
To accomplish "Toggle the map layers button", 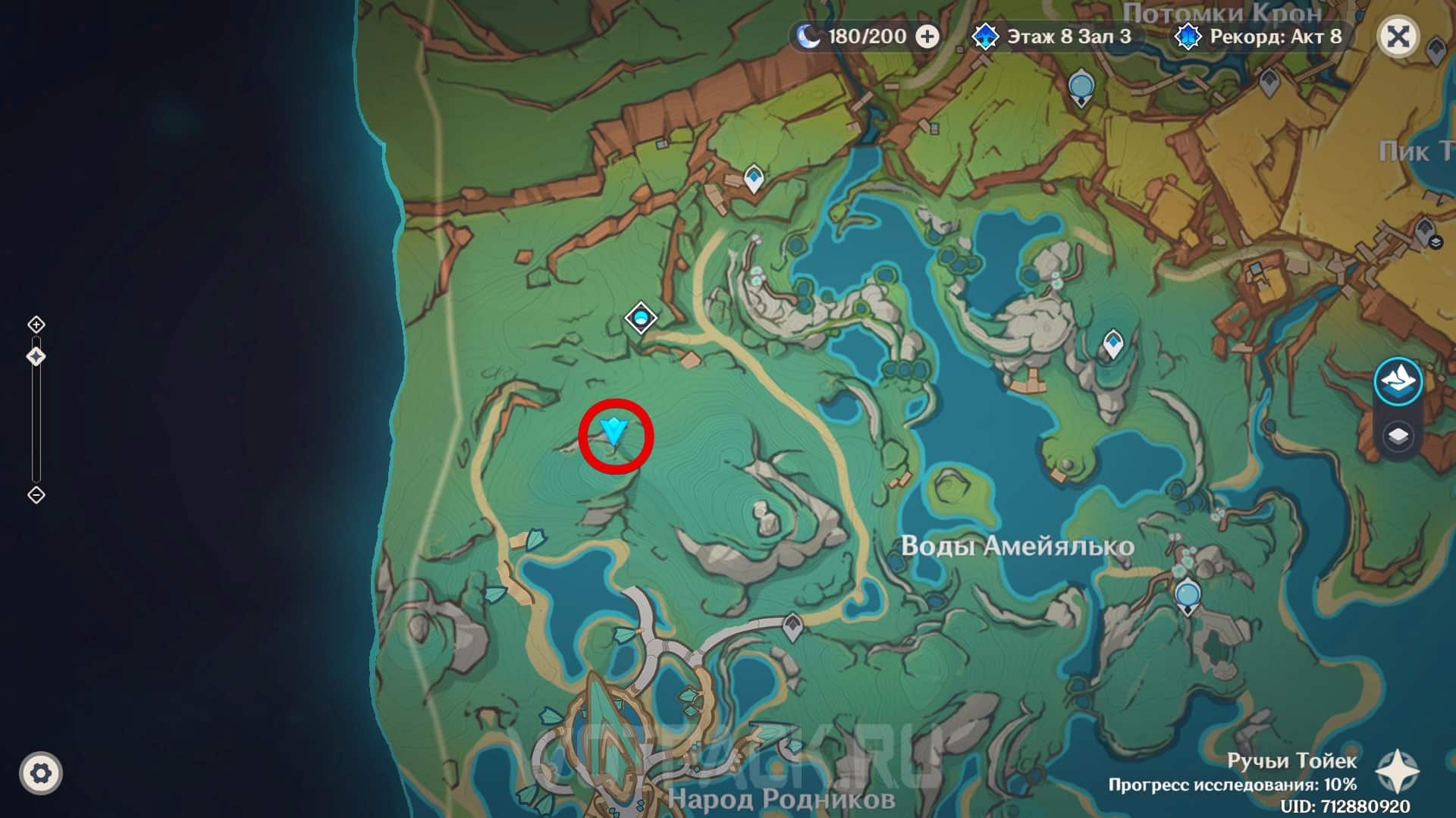I will click(1398, 437).
